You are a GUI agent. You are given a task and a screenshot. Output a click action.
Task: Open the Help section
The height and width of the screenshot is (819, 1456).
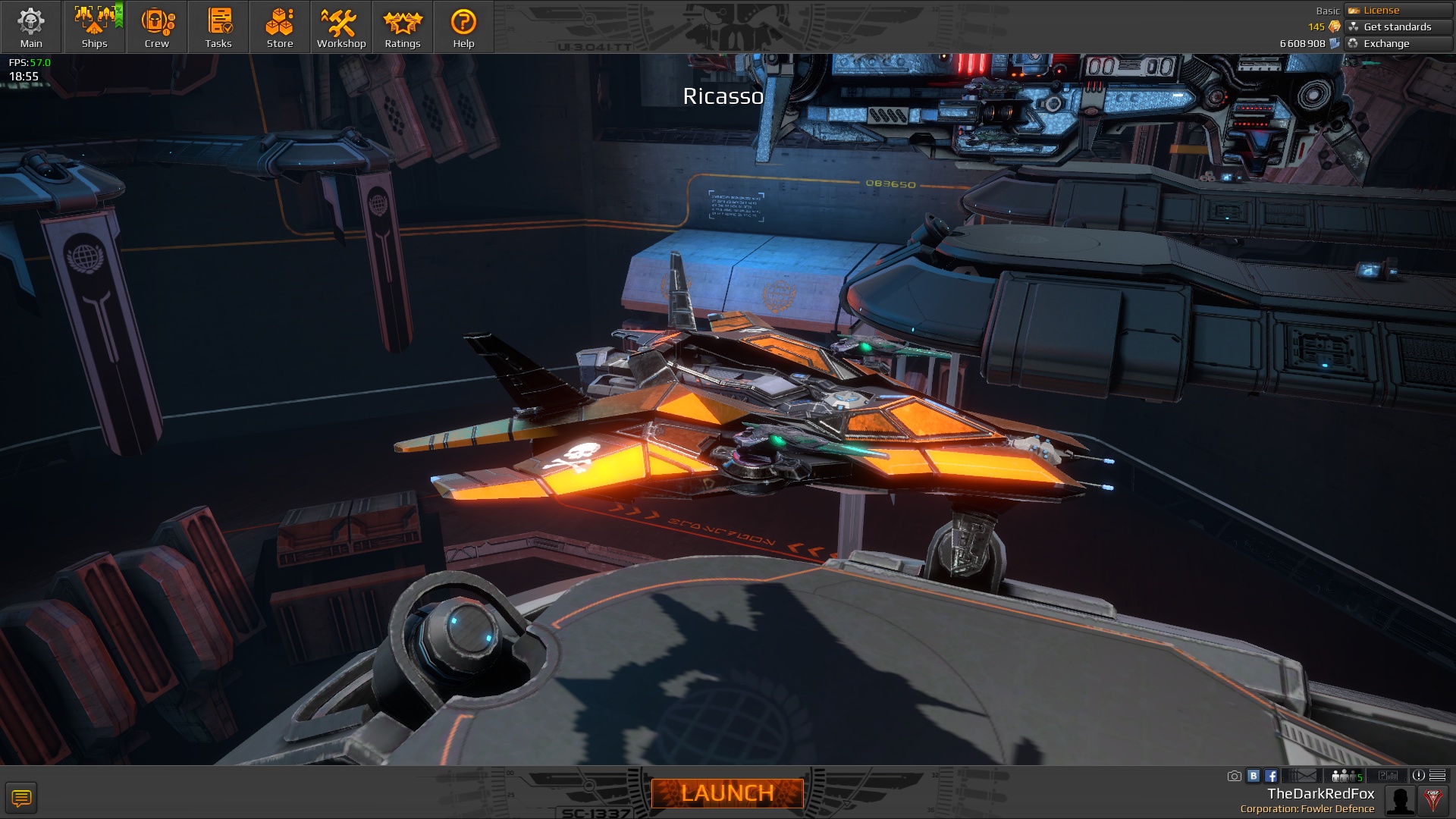pyautogui.click(x=463, y=27)
